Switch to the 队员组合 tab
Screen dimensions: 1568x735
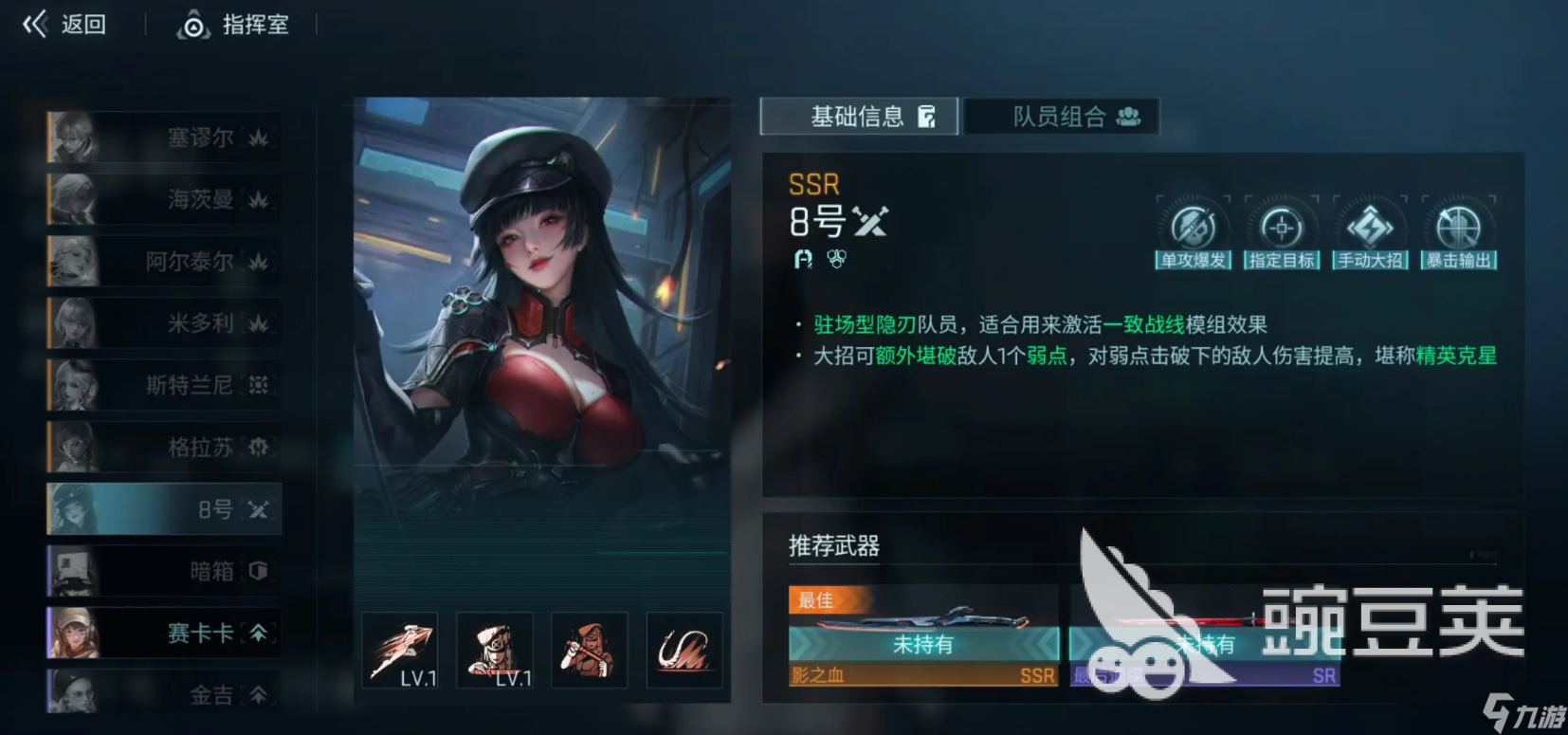pos(1061,117)
